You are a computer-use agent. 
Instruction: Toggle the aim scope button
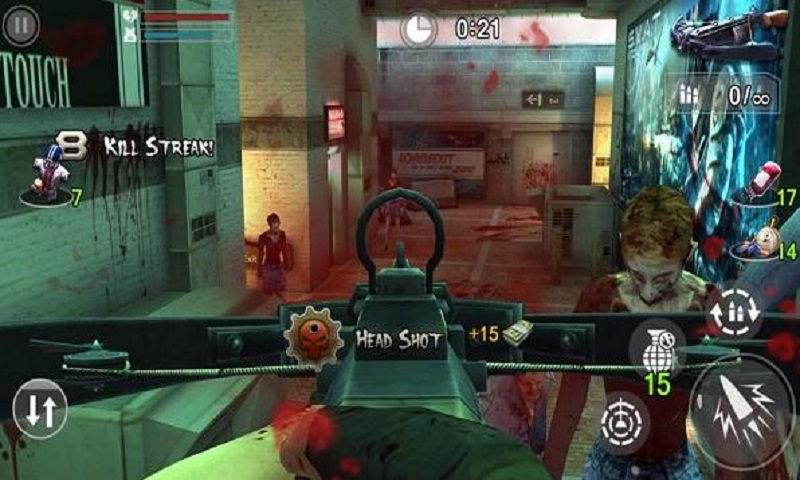point(625,422)
